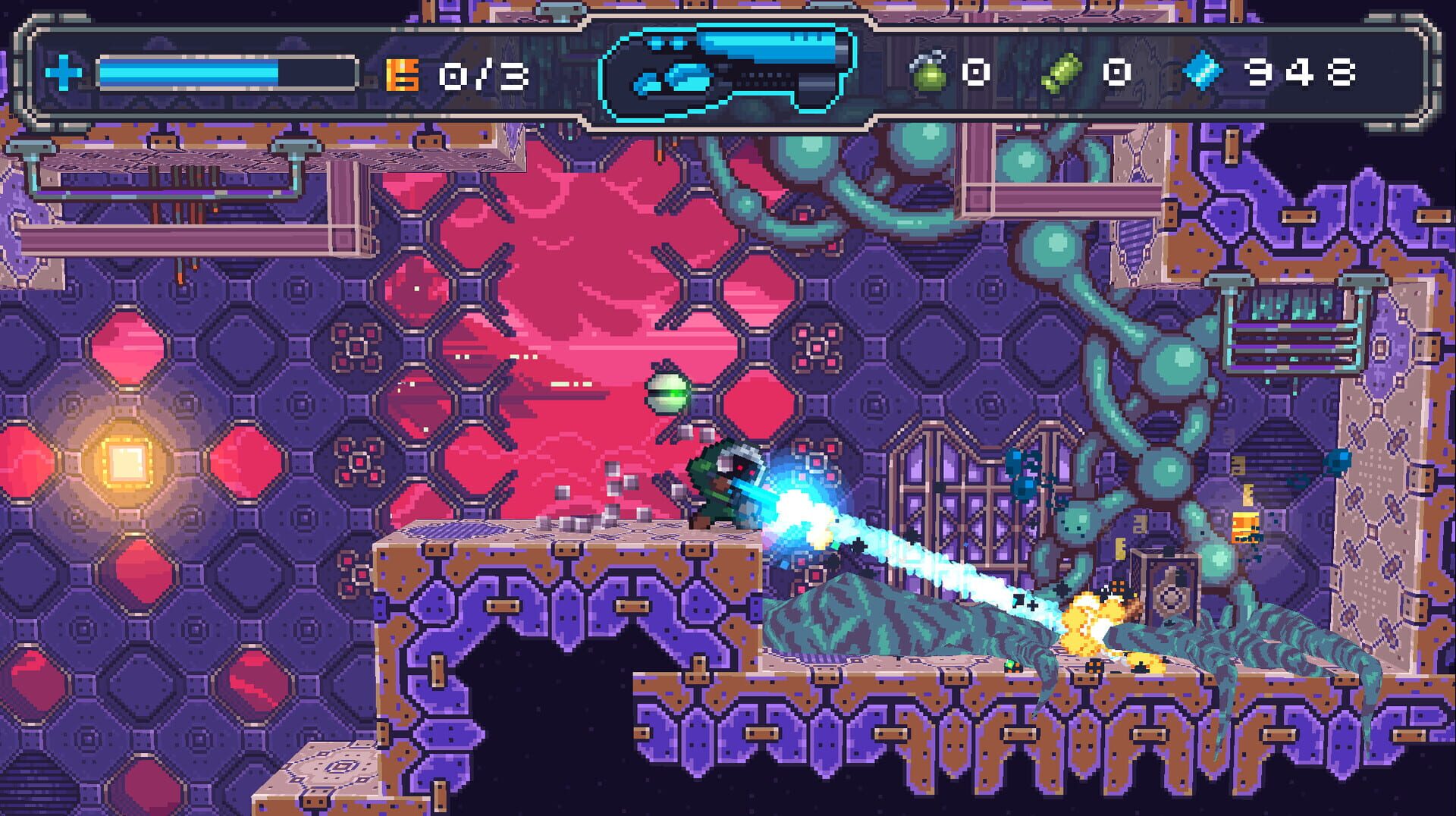Image resolution: width=1456 pixels, height=816 pixels.
Task: Select the blue gem currency icon
Action: coord(1203,72)
